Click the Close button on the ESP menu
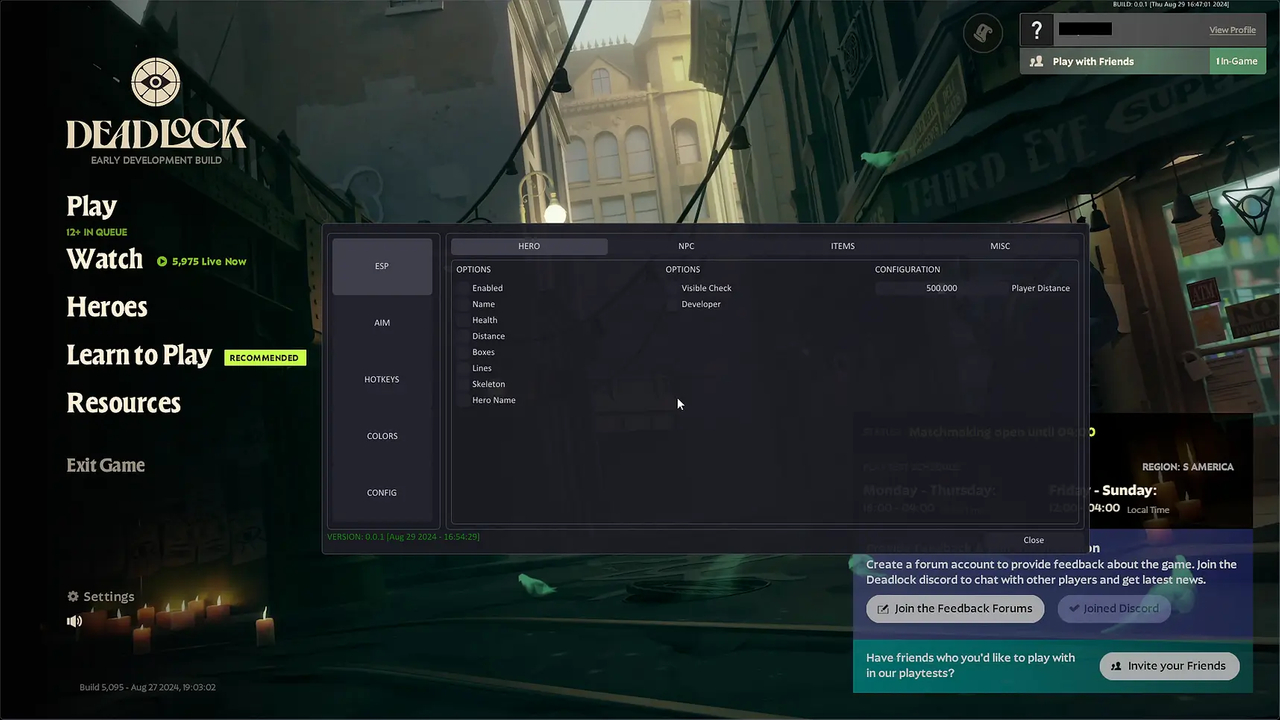 pyautogui.click(x=1033, y=540)
